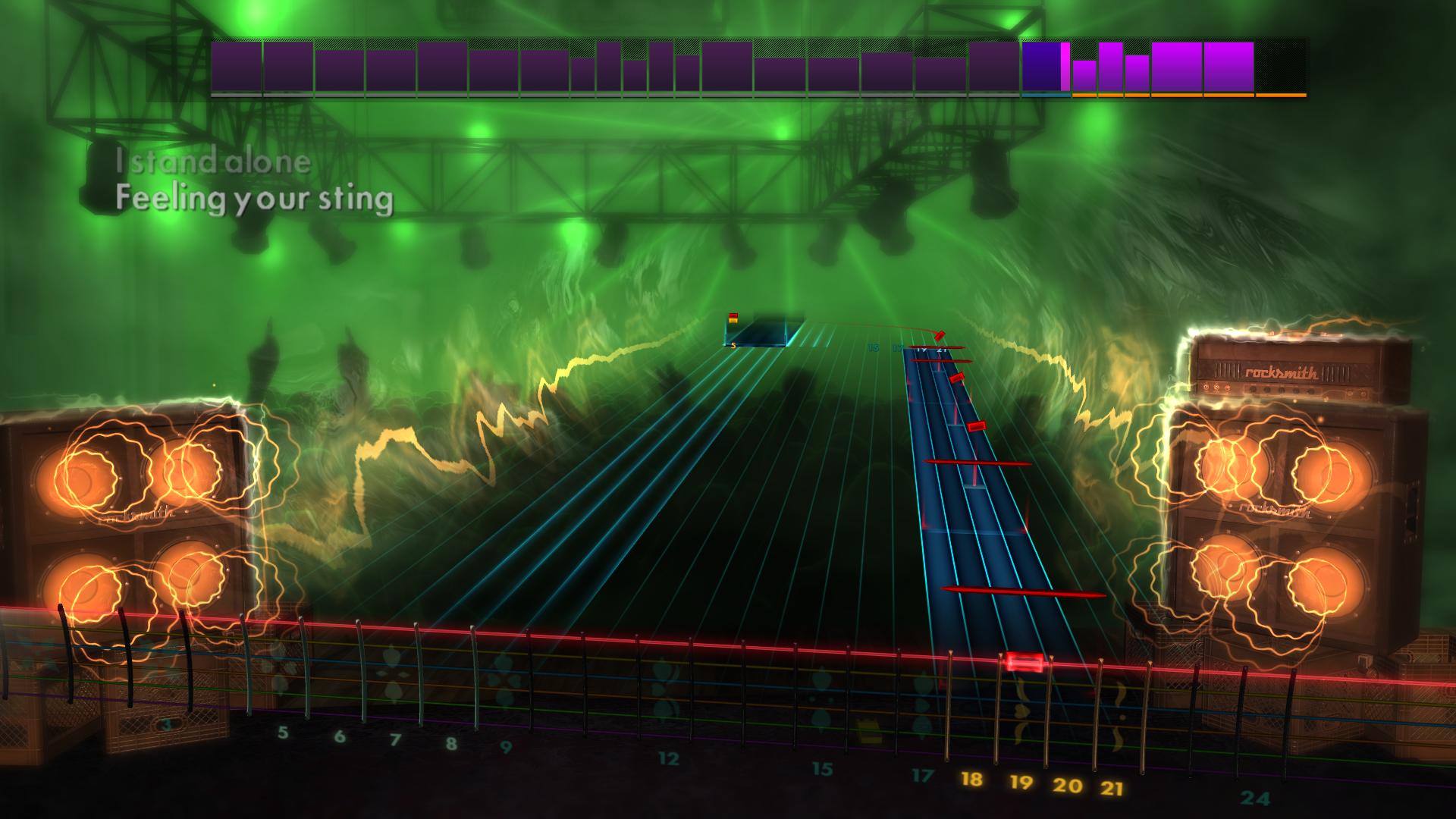The height and width of the screenshot is (819, 1456).
Task: Select the yellow note gem above the mini lane
Action: pyautogui.click(x=733, y=318)
